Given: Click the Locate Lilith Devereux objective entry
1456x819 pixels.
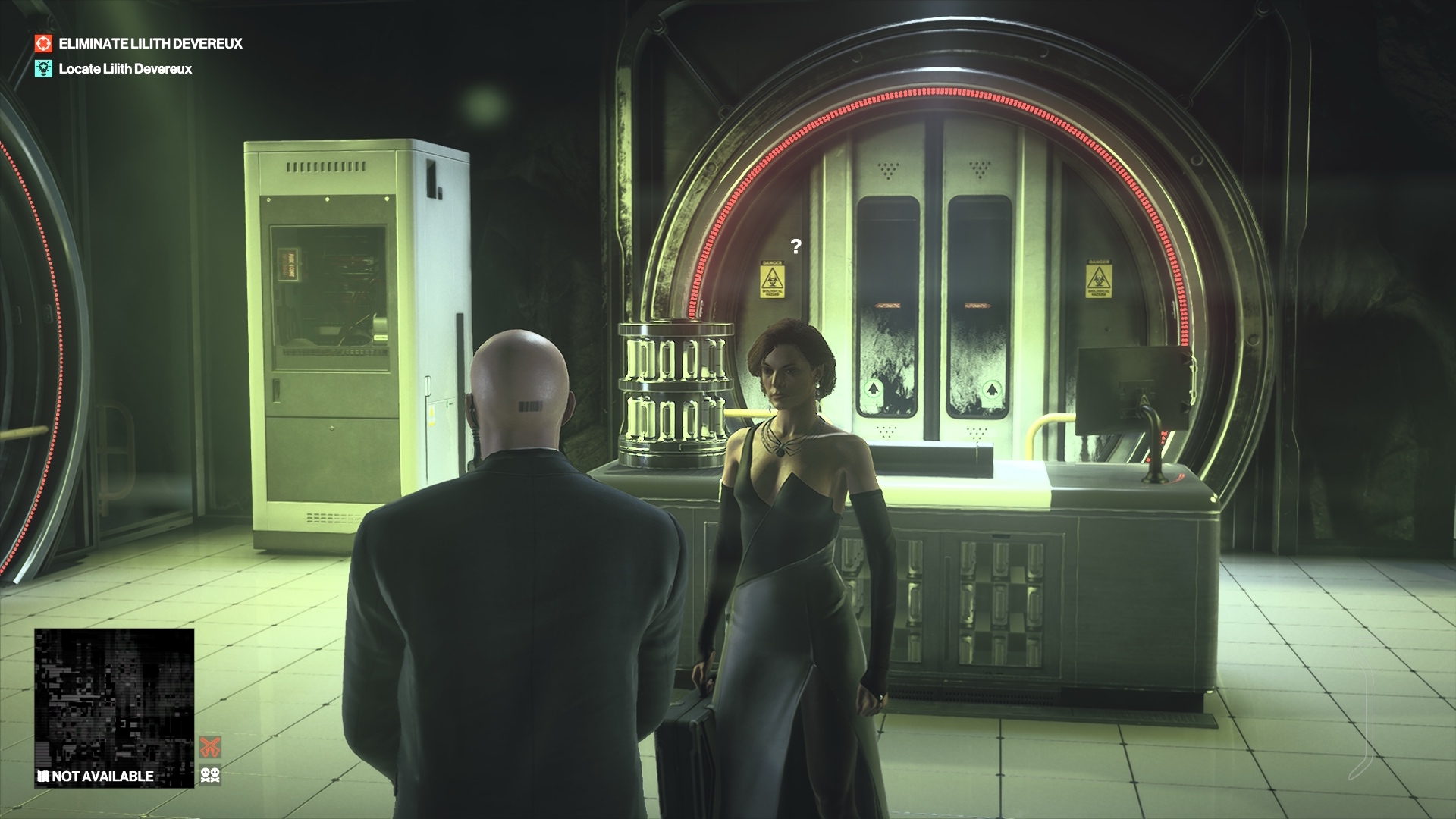Looking at the screenshot, I should point(125,69).
